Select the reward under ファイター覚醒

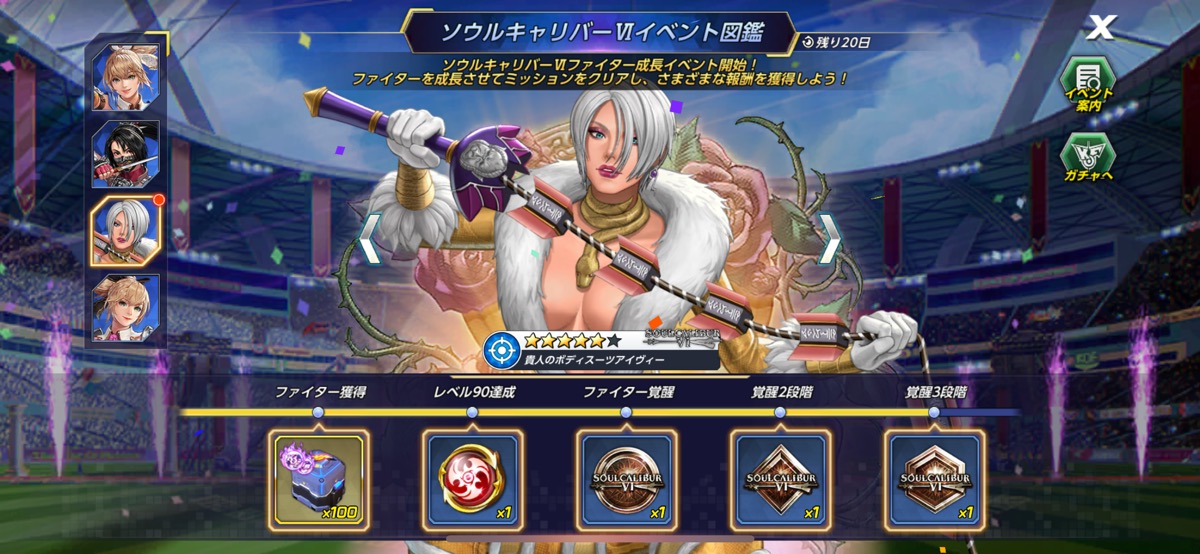[x=626, y=479]
